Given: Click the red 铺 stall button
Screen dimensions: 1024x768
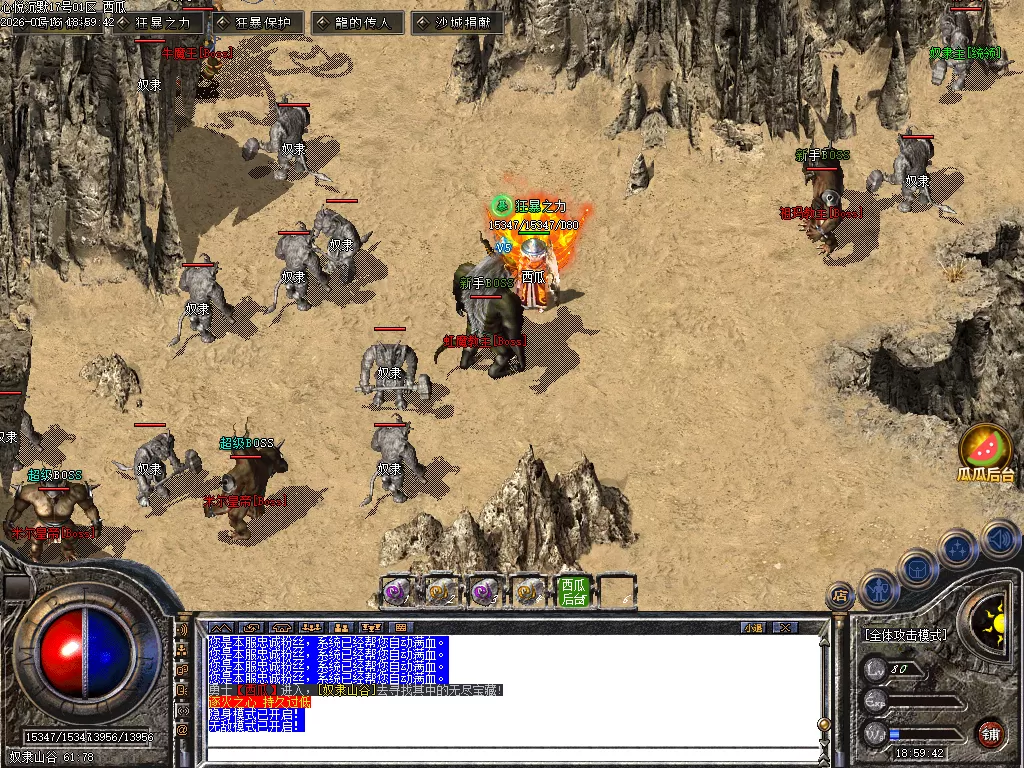Looking at the screenshot, I should pos(990,732).
